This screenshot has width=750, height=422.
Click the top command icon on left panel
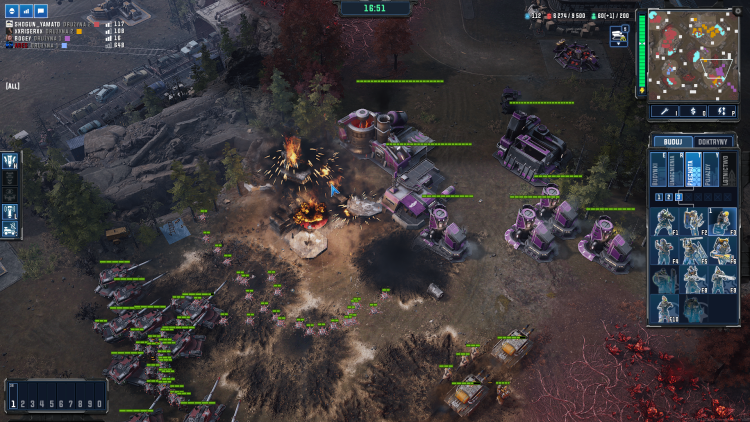[x=10, y=159]
